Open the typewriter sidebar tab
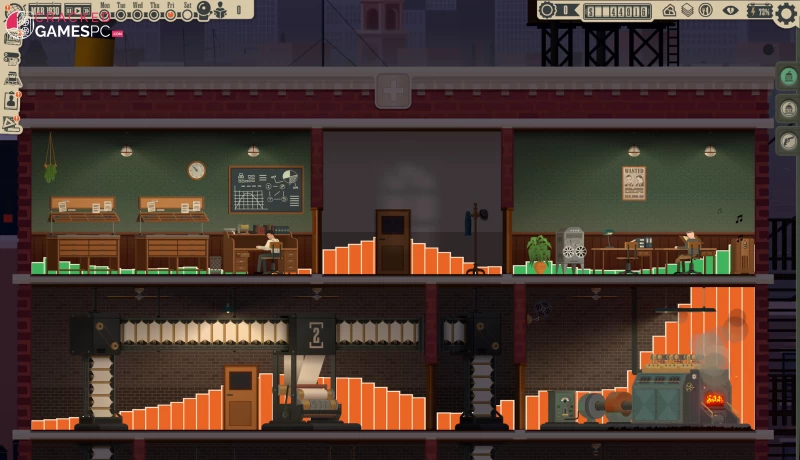The image size is (800, 460). (x=12, y=78)
